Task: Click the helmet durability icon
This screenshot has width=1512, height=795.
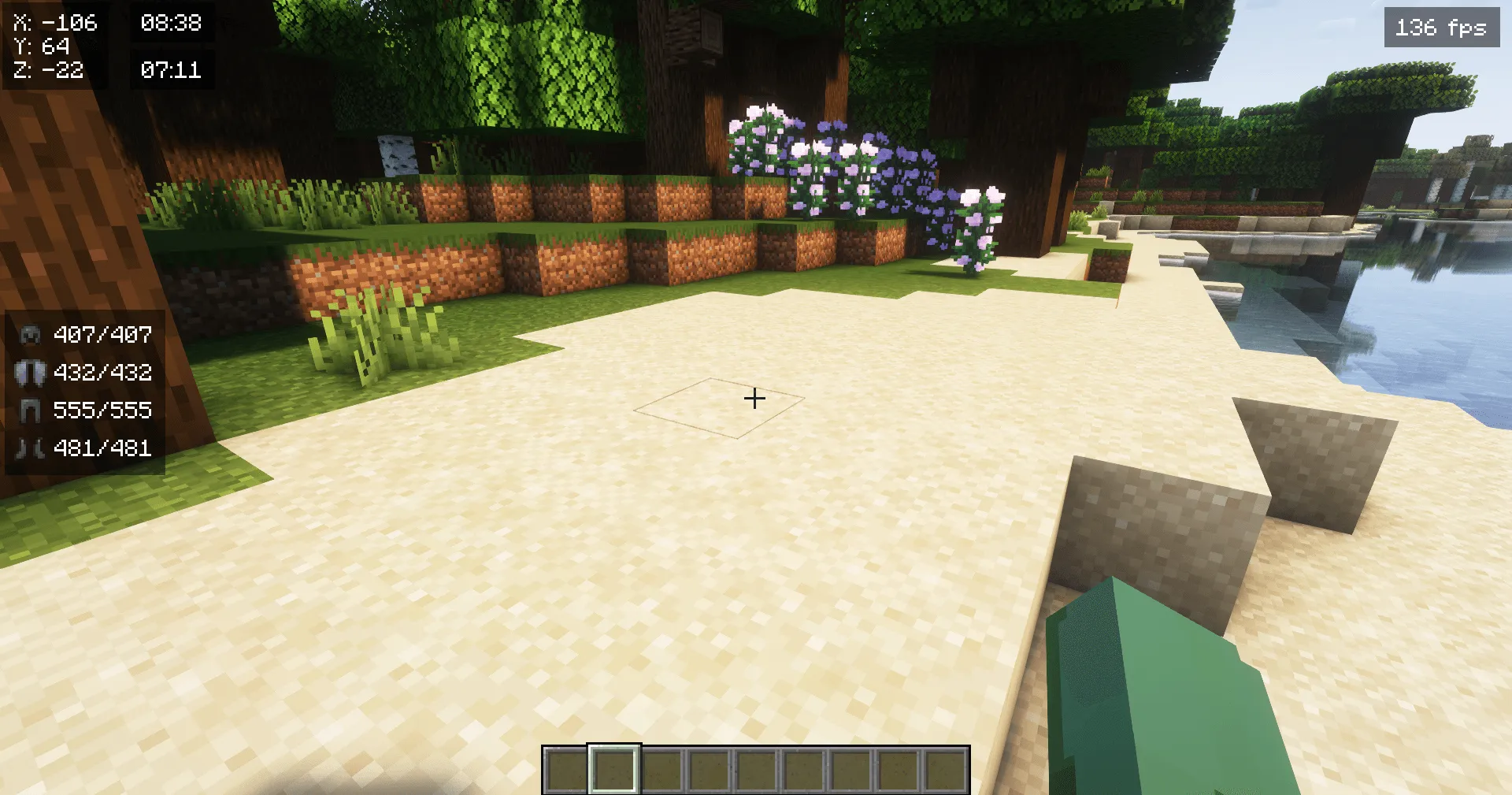Action: [30, 336]
